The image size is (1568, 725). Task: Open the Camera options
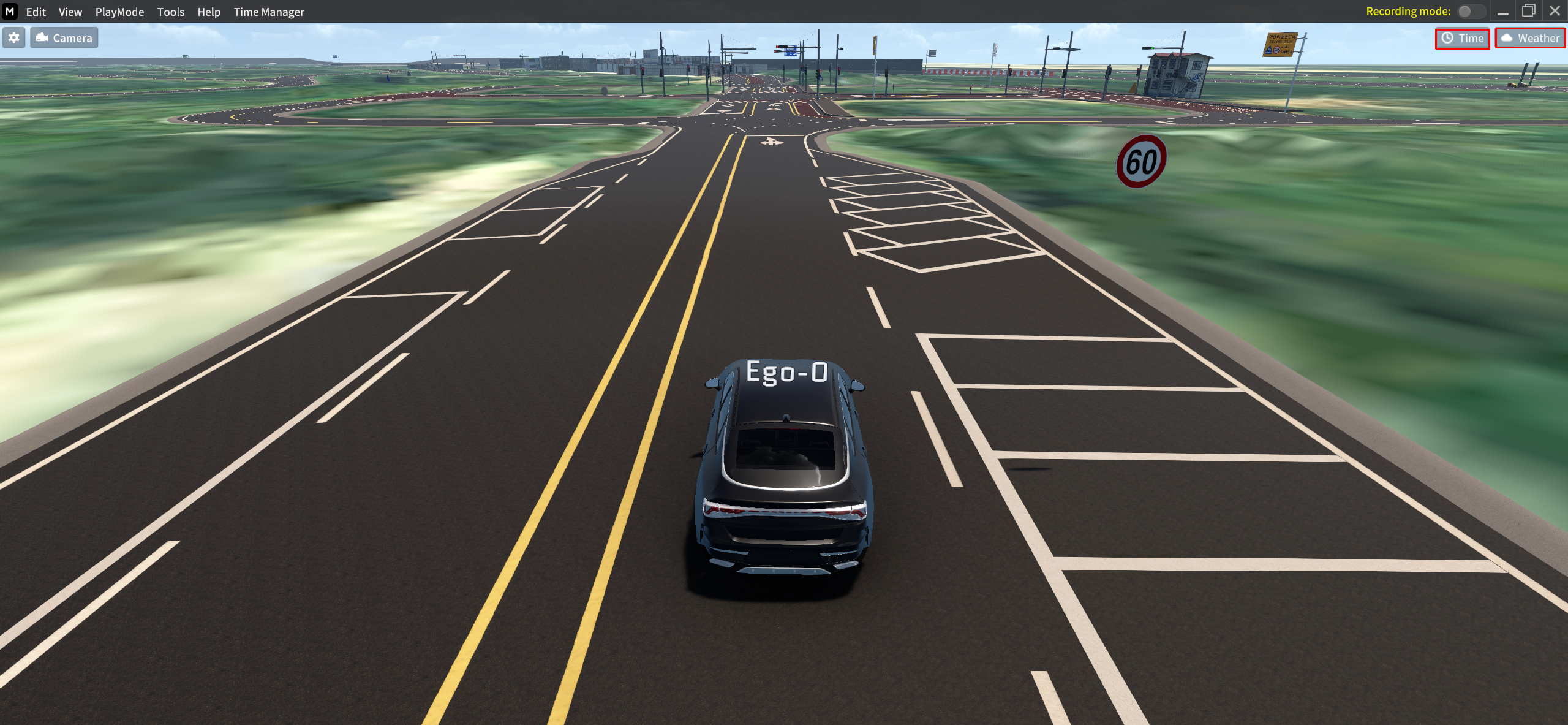[x=64, y=38]
